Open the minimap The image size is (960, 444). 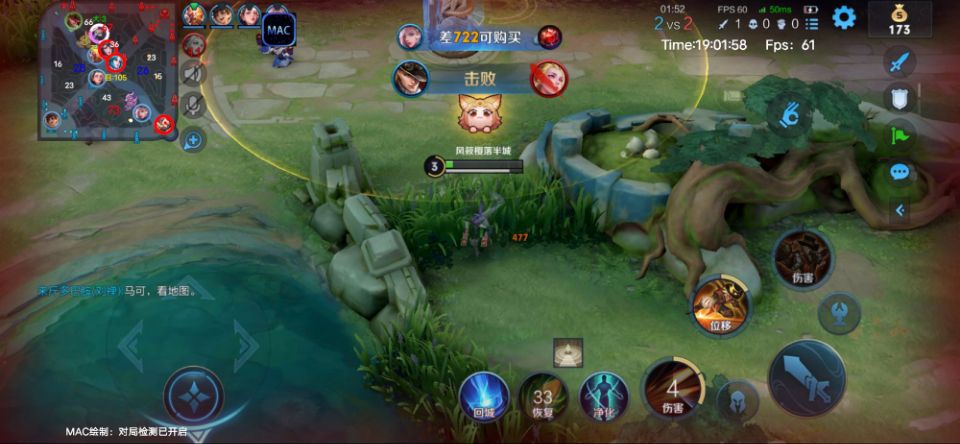click(x=105, y=70)
